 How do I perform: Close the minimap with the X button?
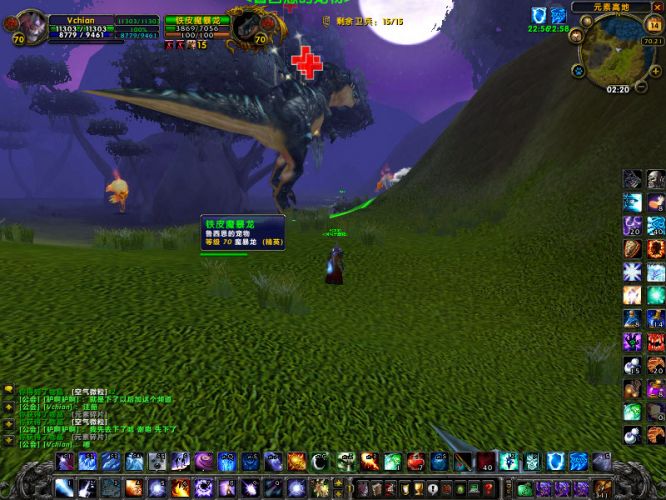tap(658, 7)
